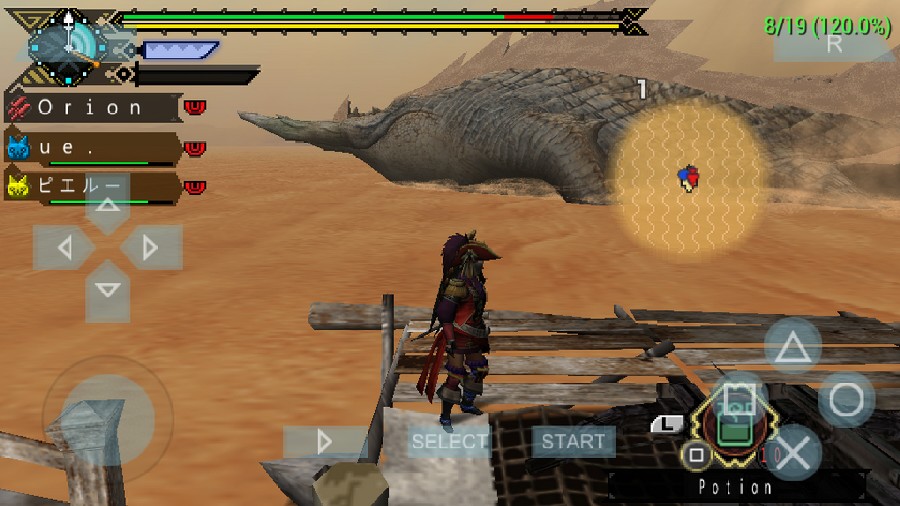The image size is (900, 506).
Task: Select party member ue. in the list
Action: 92,148
